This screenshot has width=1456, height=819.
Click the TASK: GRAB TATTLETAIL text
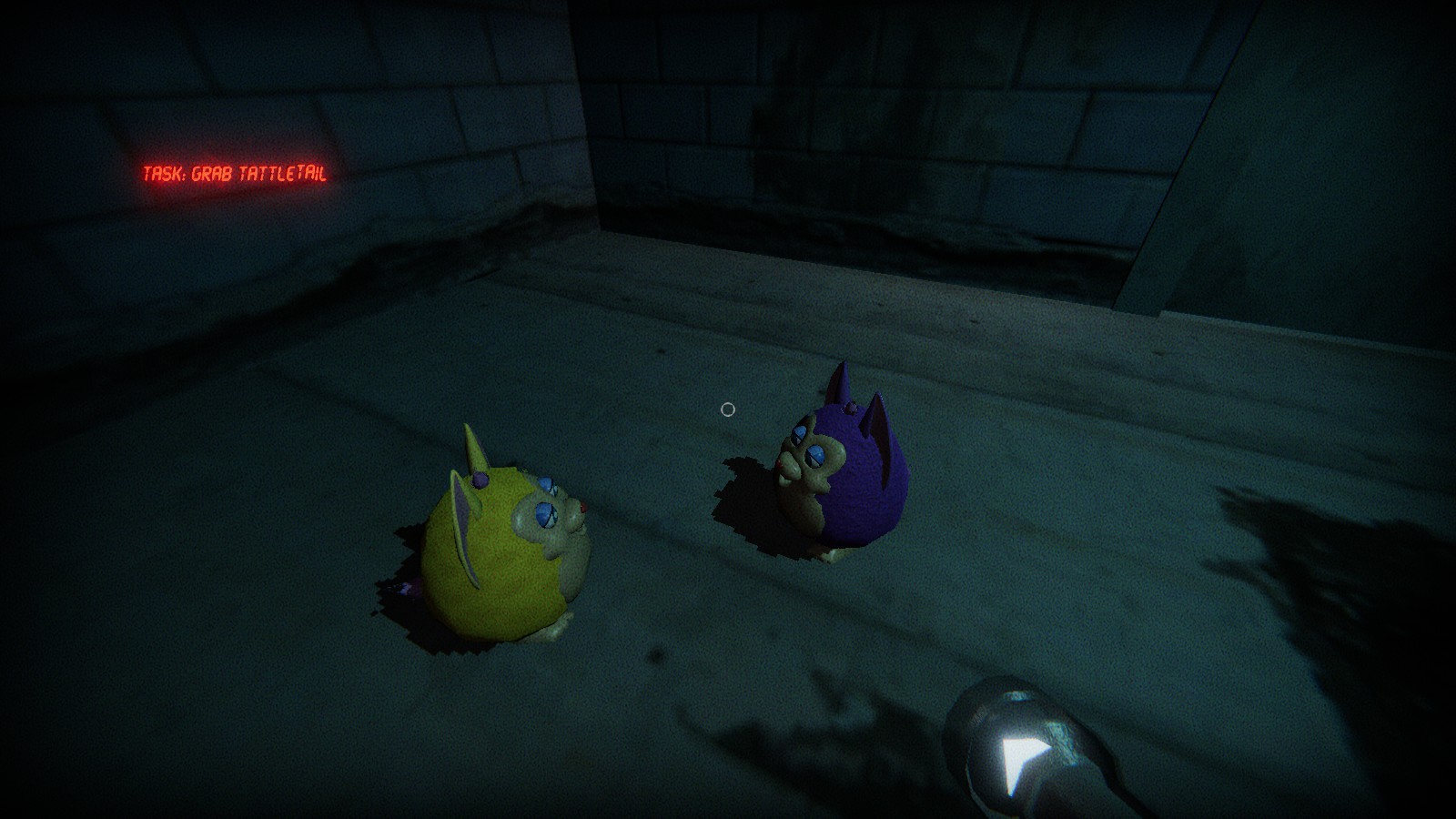[235, 173]
